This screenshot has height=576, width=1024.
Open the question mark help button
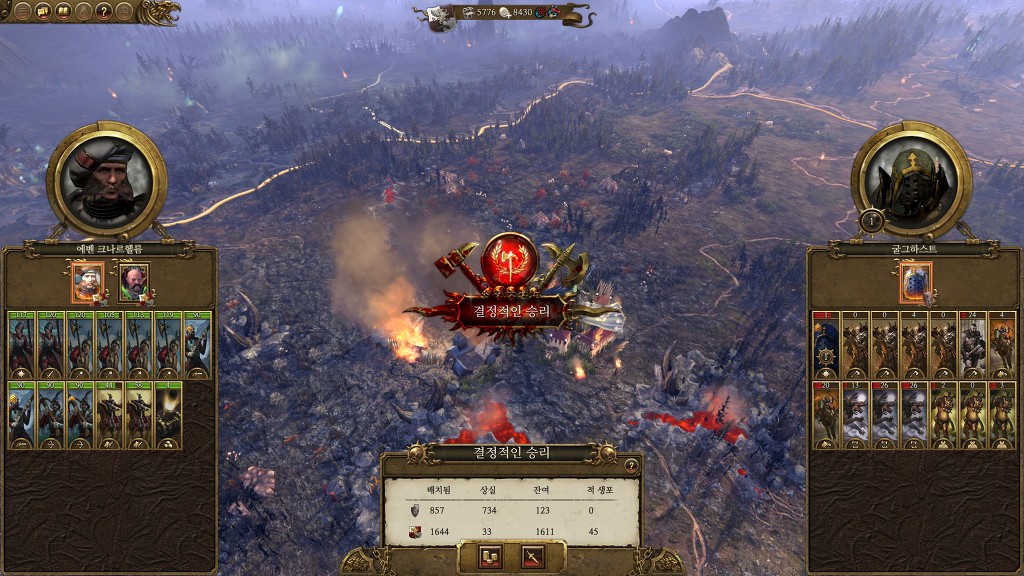(103, 12)
